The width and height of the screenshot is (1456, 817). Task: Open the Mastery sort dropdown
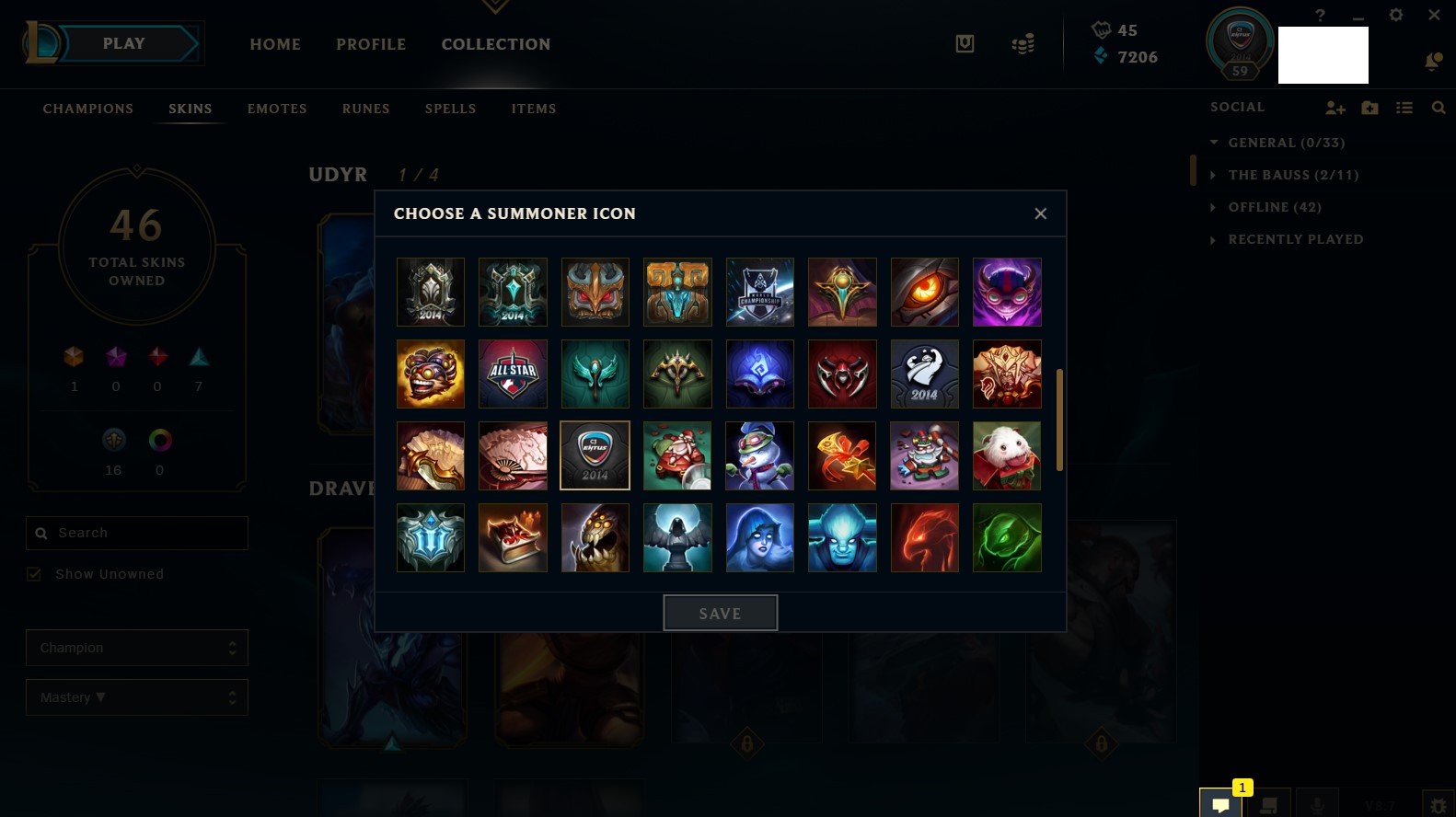pyautogui.click(x=137, y=697)
